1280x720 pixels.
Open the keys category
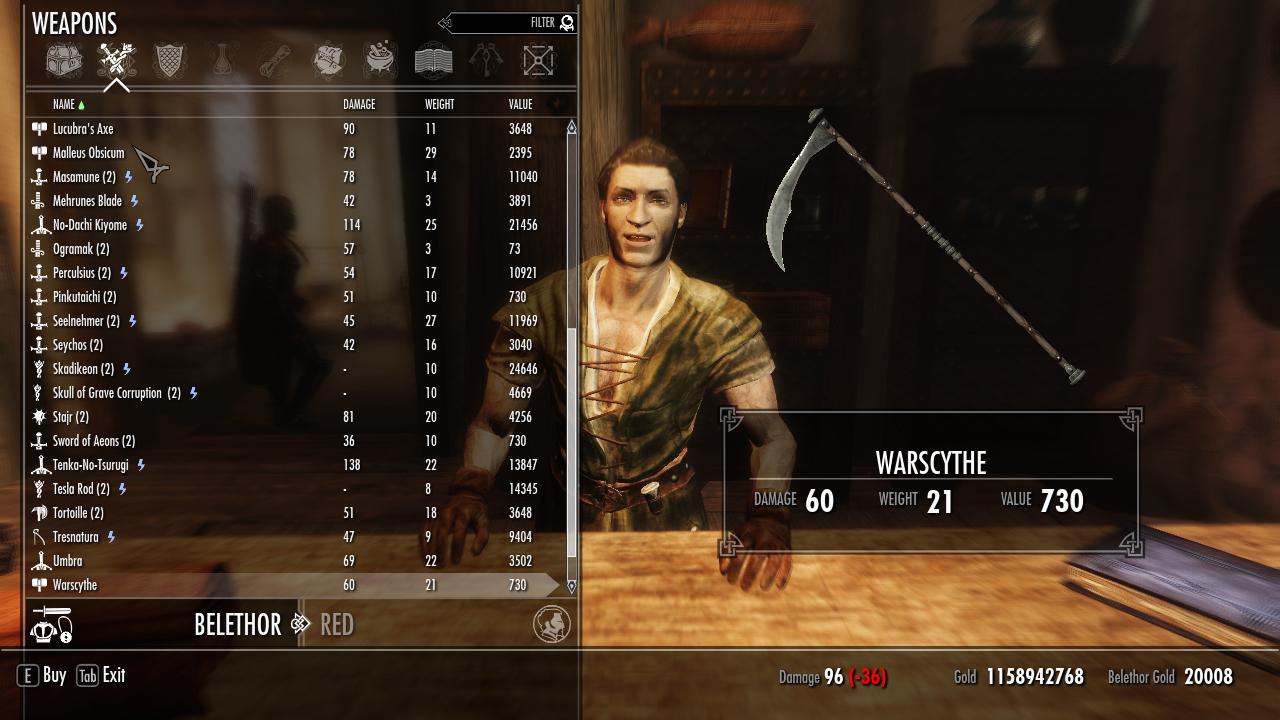click(486, 61)
